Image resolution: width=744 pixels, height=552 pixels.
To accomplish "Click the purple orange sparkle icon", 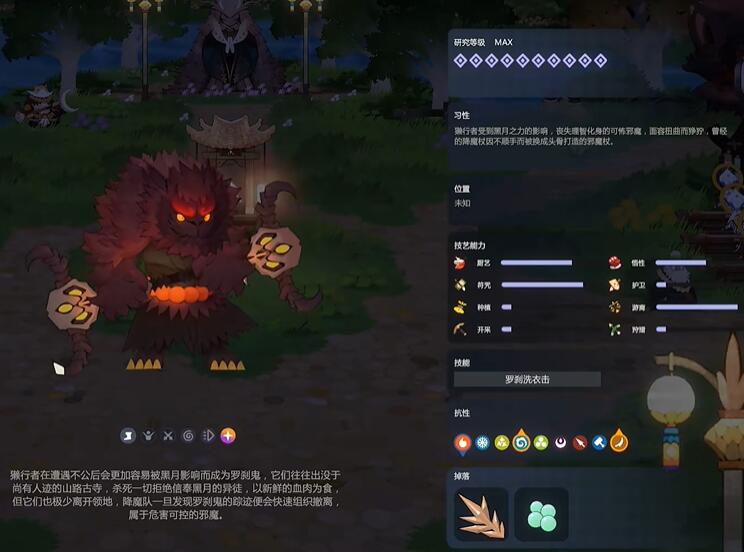I will [x=228, y=436].
